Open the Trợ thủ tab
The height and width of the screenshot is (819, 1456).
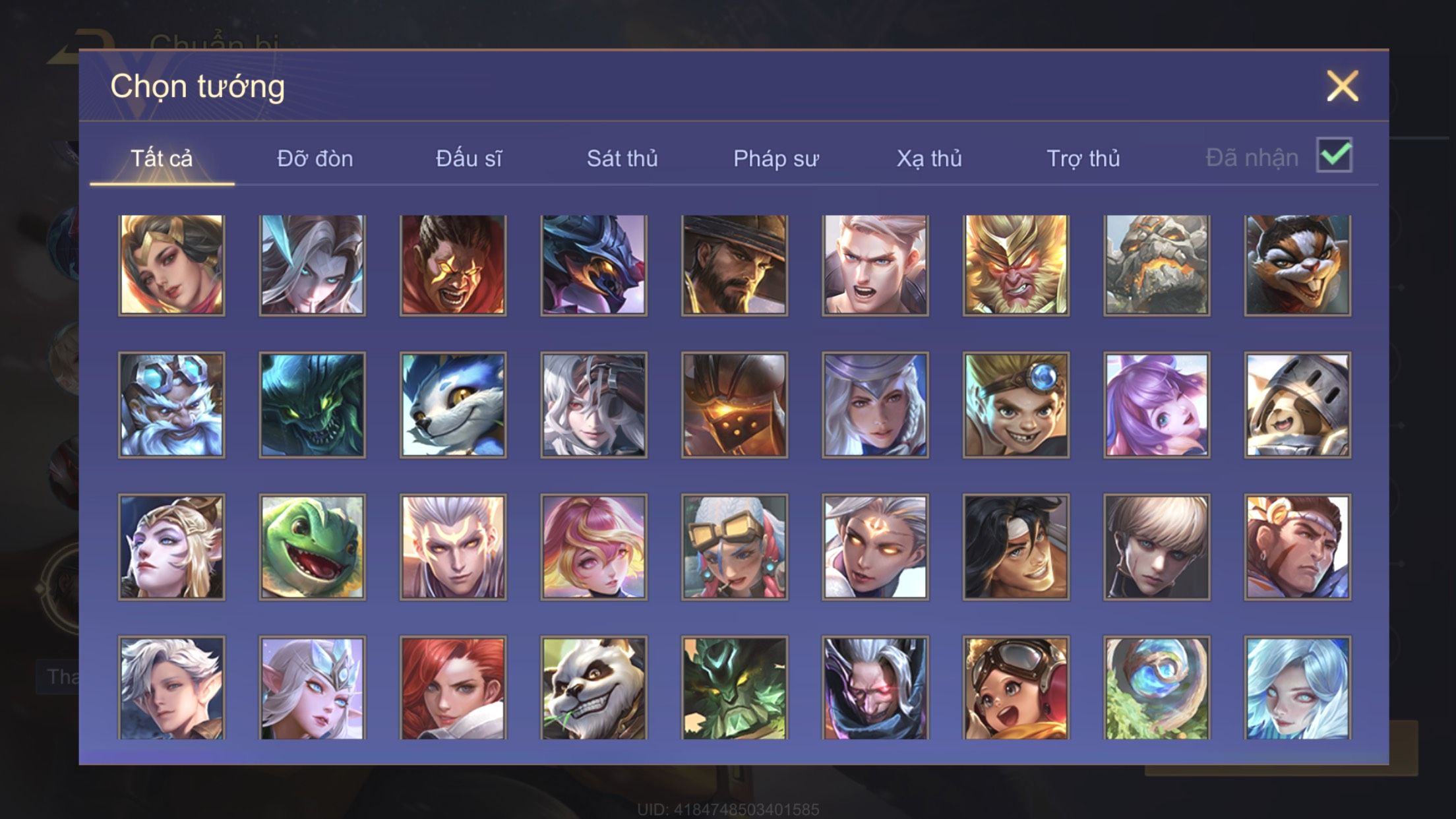click(1083, 159)
